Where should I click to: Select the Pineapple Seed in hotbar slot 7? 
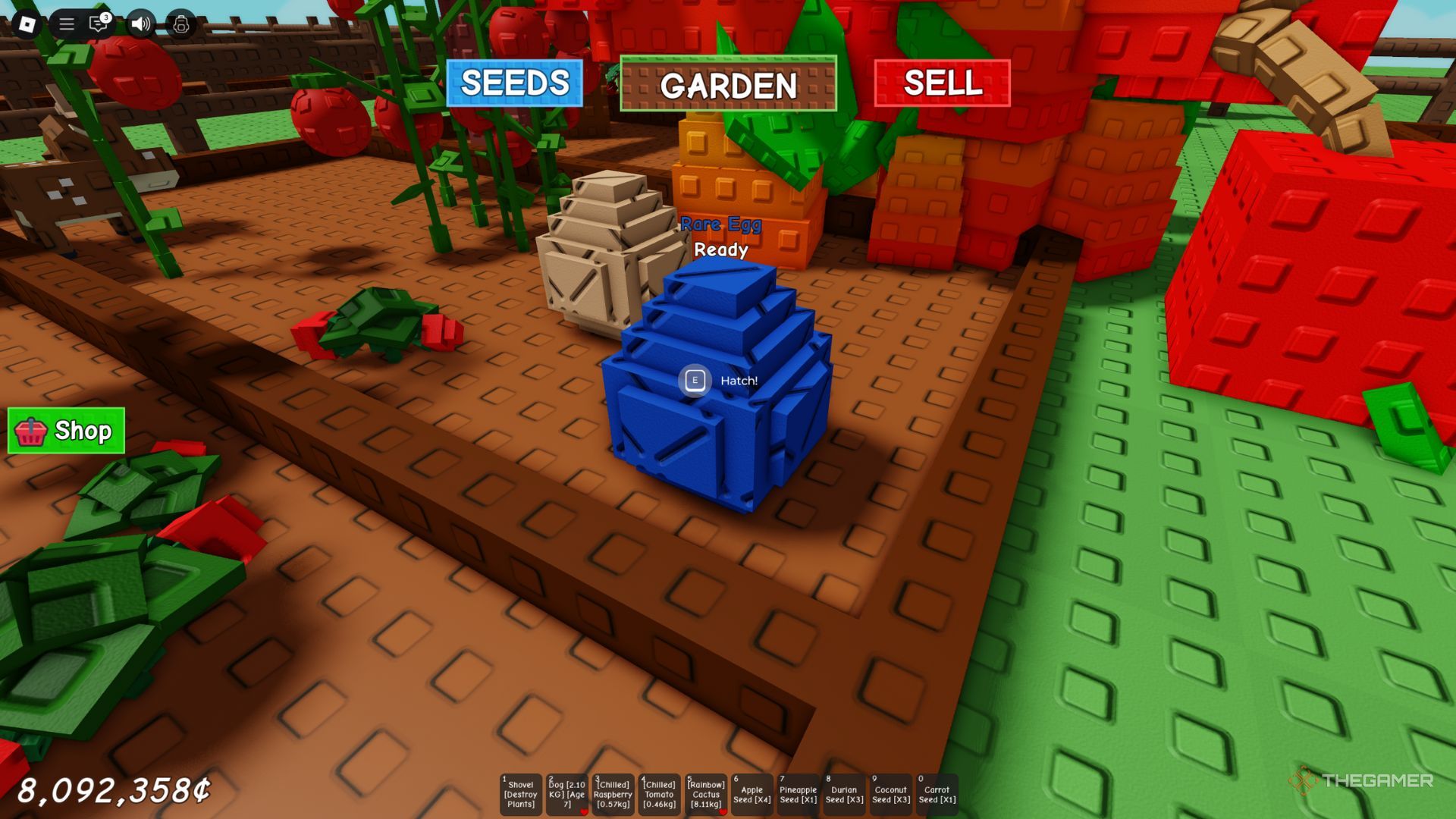click(x=797, y=793)
